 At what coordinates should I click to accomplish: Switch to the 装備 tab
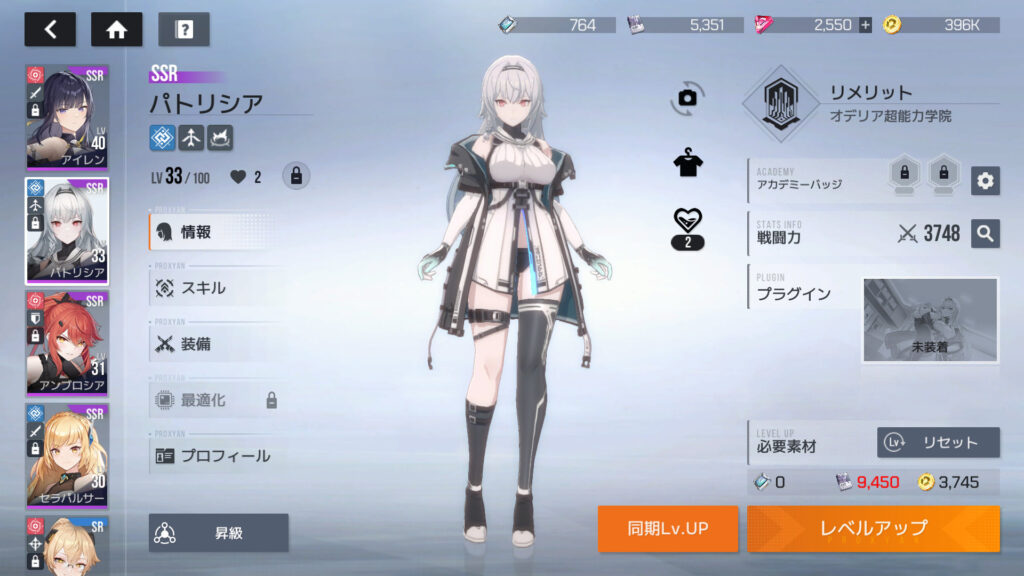(215, 344)
